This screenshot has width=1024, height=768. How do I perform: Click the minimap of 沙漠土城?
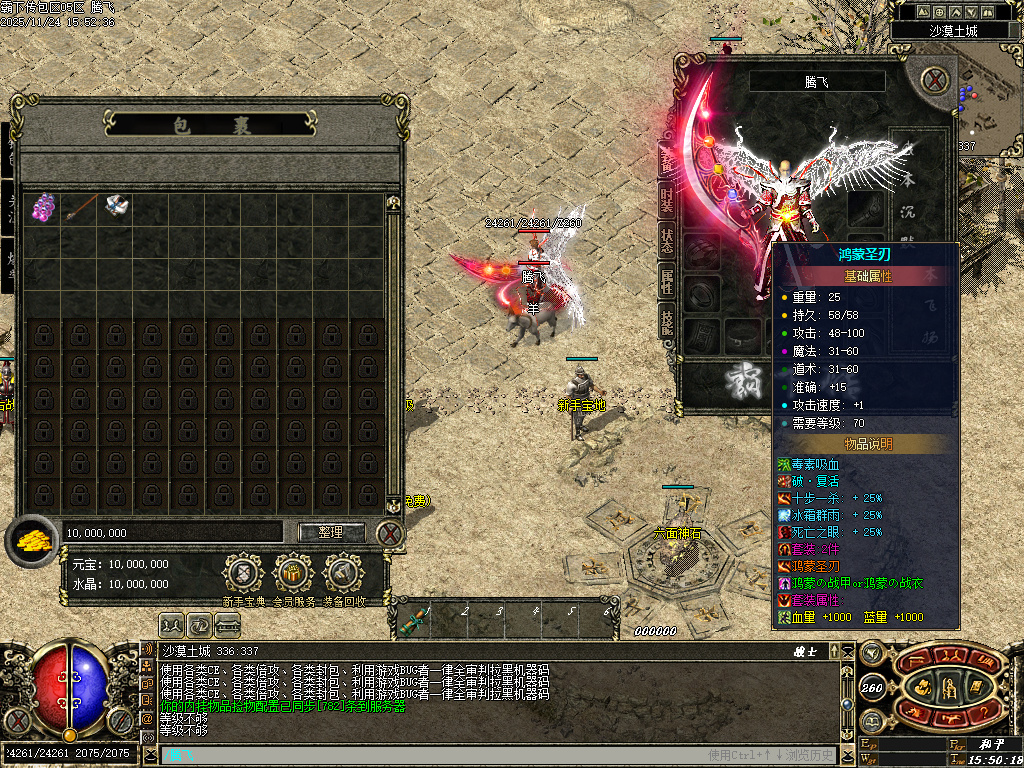(x=985, y=110)
